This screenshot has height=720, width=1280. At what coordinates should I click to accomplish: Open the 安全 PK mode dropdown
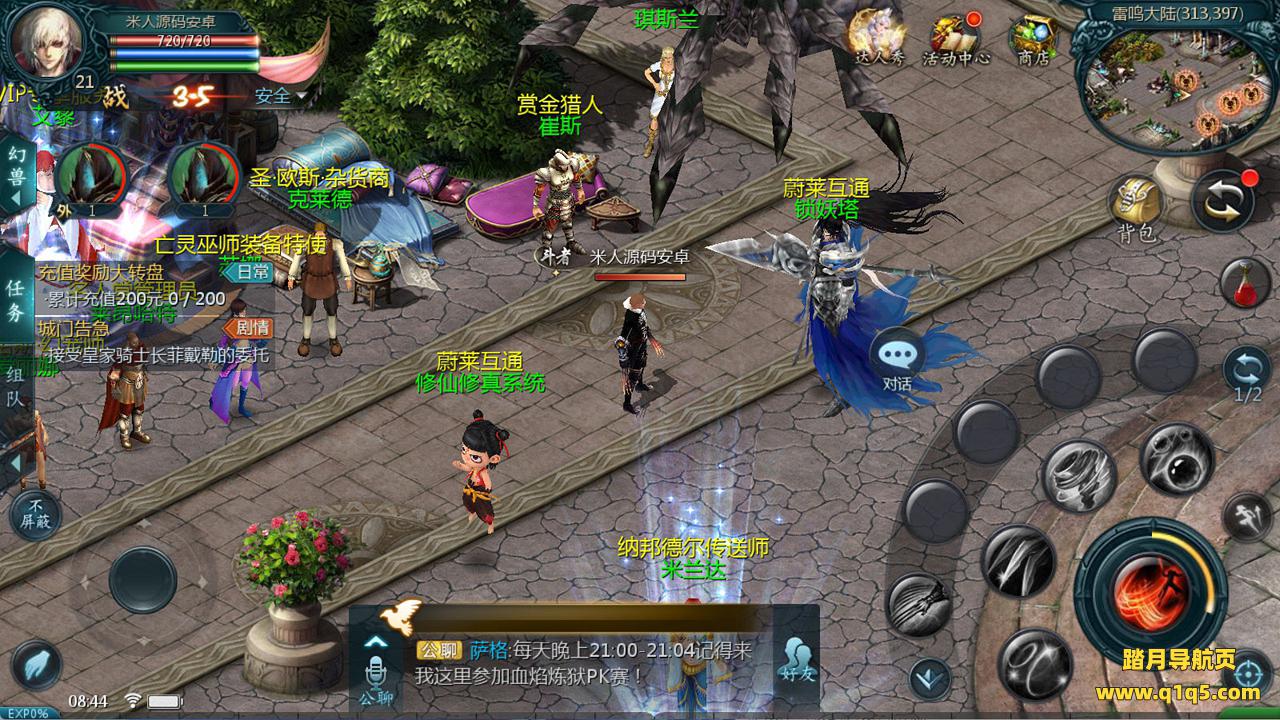point(281,96)
